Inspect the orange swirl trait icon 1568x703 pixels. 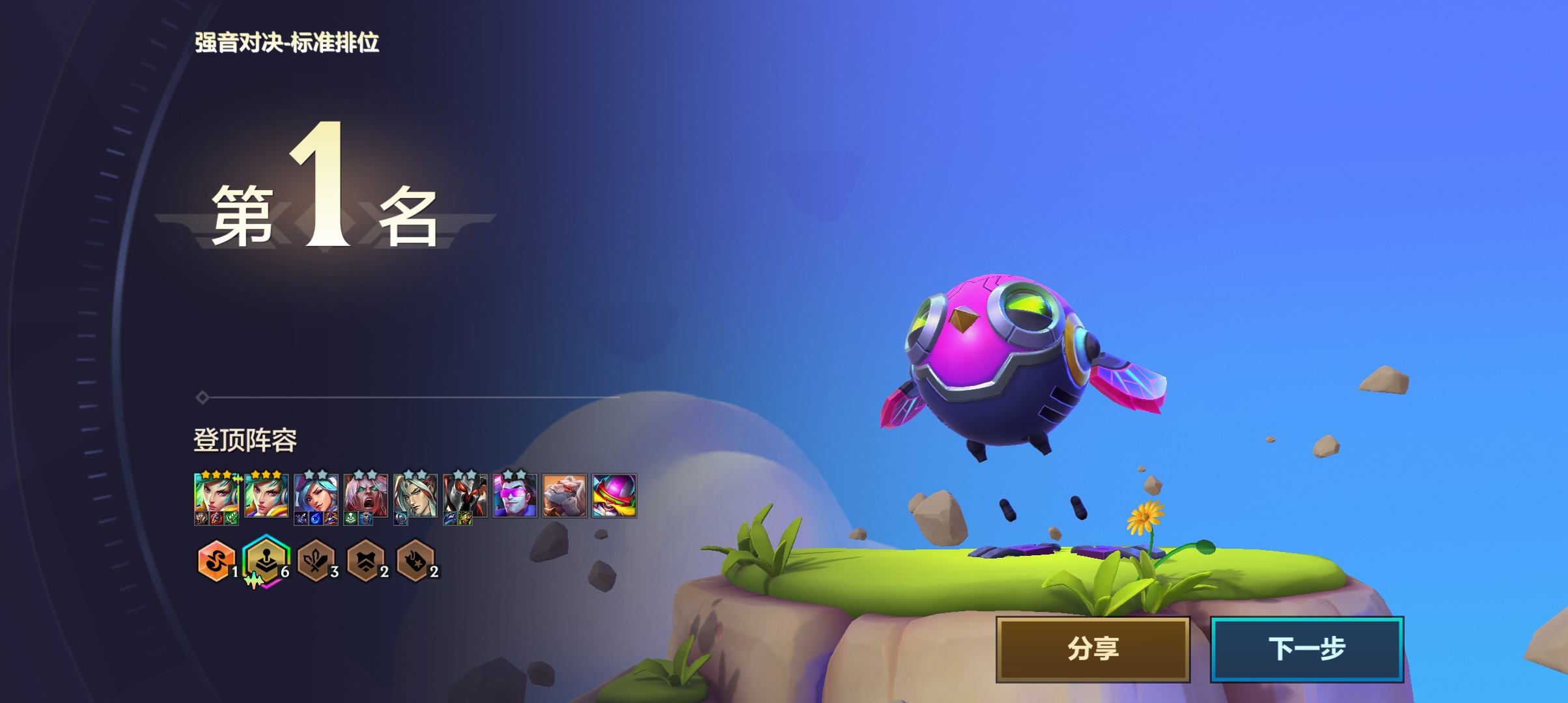(216, 560)
